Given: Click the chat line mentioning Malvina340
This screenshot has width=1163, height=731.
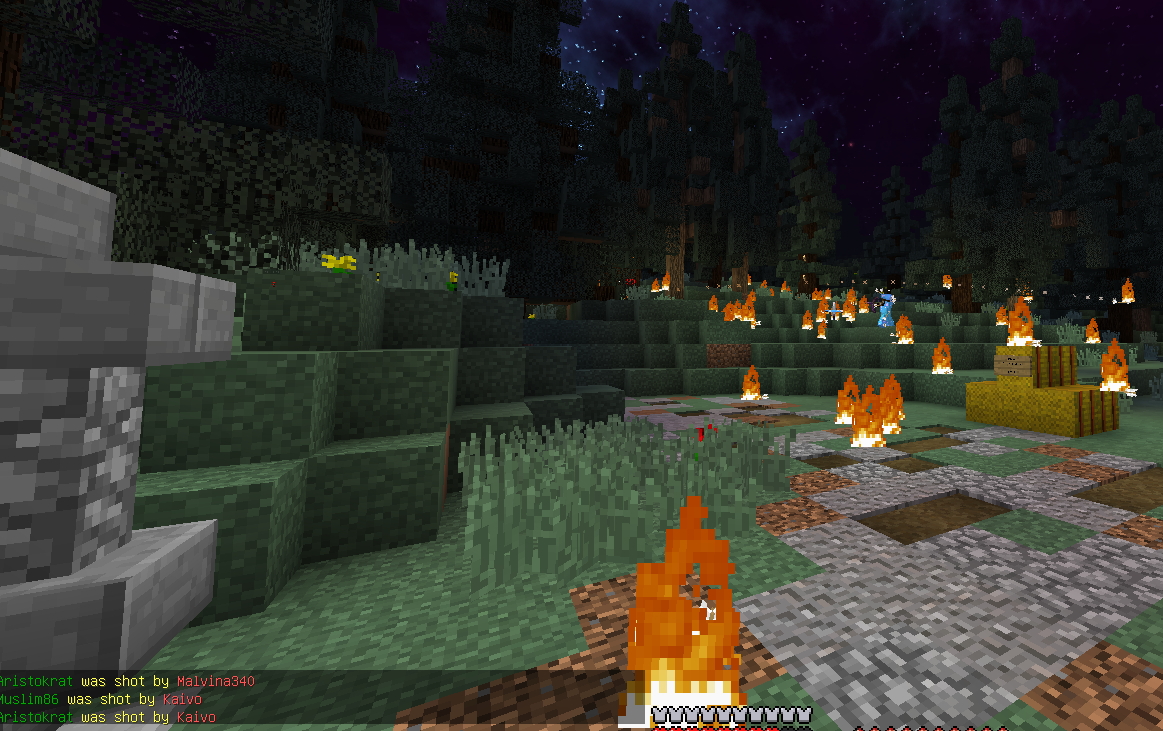Looking at the screenshot, I should tap(127, 681).
